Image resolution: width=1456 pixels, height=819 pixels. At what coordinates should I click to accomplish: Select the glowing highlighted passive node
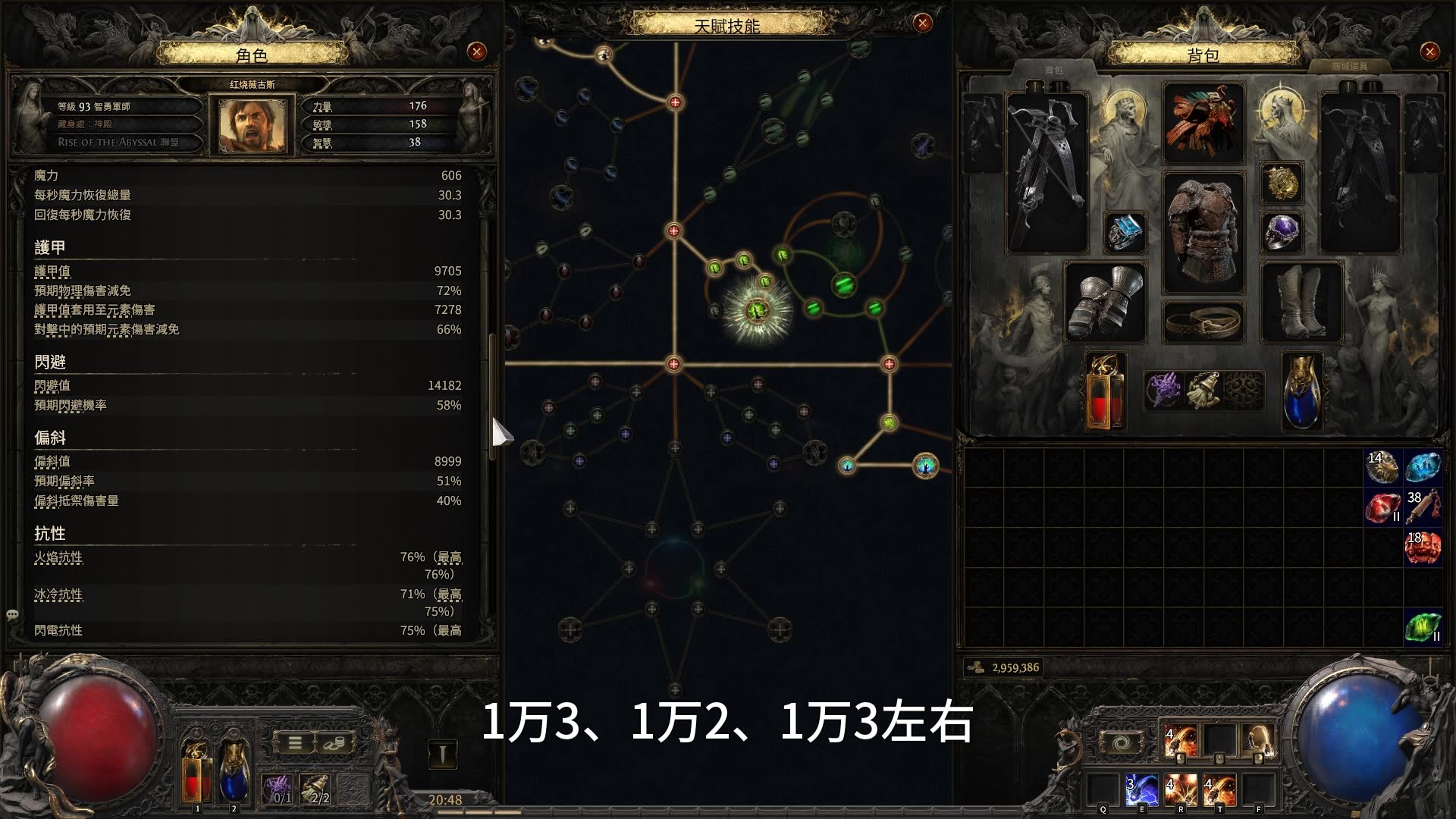point(757,309)
